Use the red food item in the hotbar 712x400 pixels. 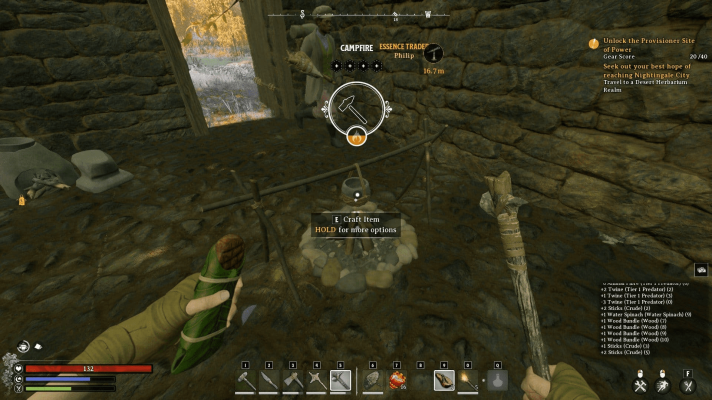[397, 380]
